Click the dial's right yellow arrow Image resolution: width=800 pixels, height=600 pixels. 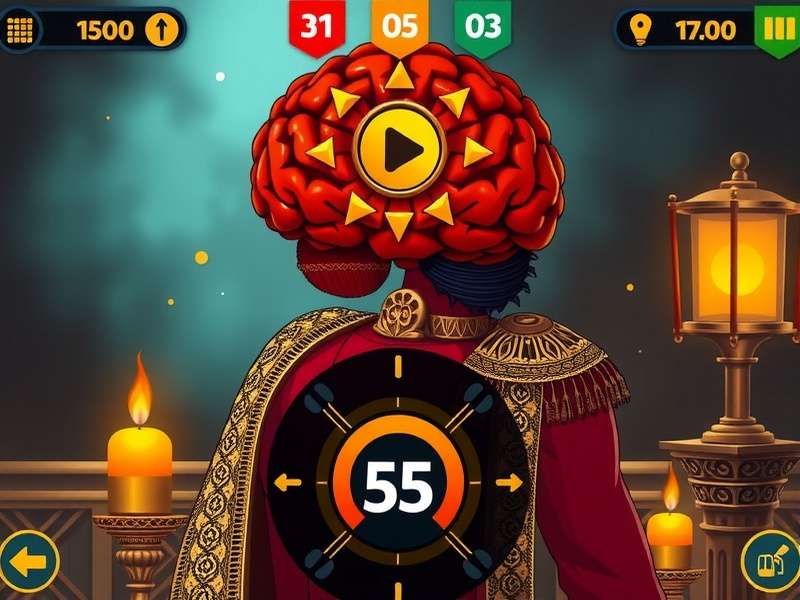pyautogui.click(x=510, y=483)
